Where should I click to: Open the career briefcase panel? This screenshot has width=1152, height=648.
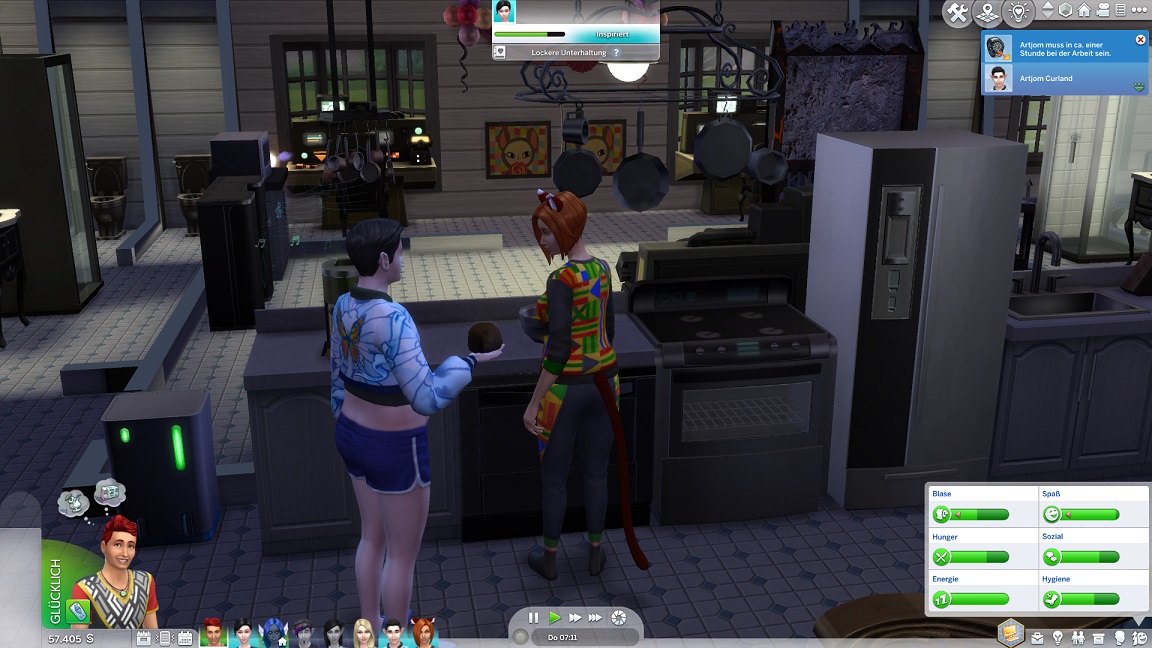tap(1038, 637)
